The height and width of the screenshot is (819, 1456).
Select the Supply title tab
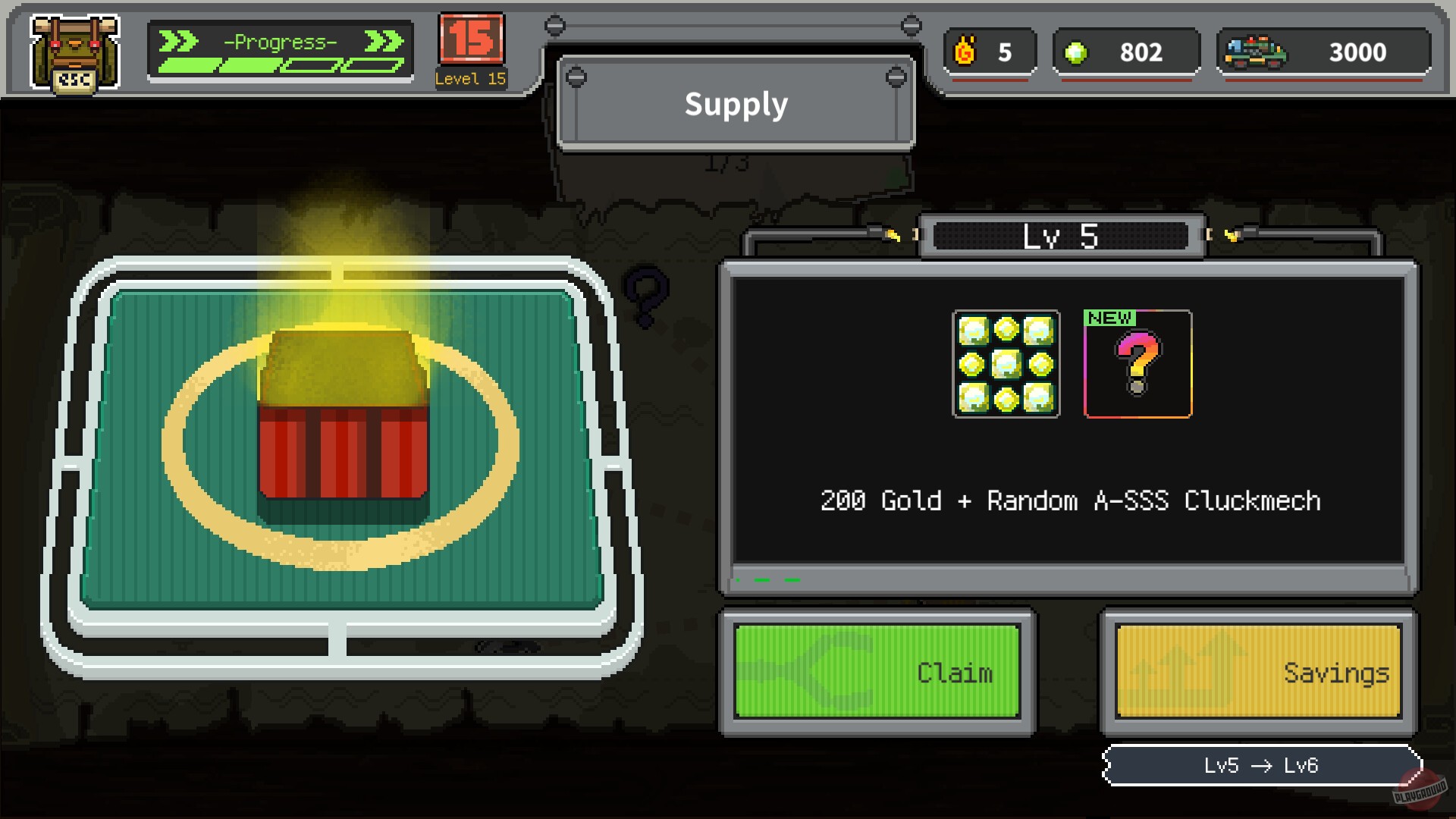(x=735, y=105)
